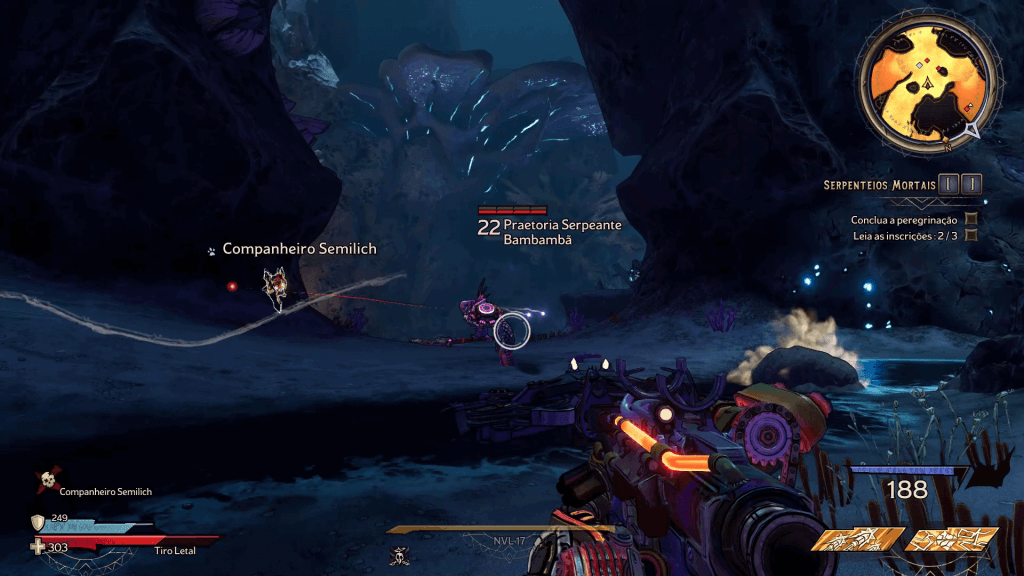Click the shield ward icon

pos(38,522)
